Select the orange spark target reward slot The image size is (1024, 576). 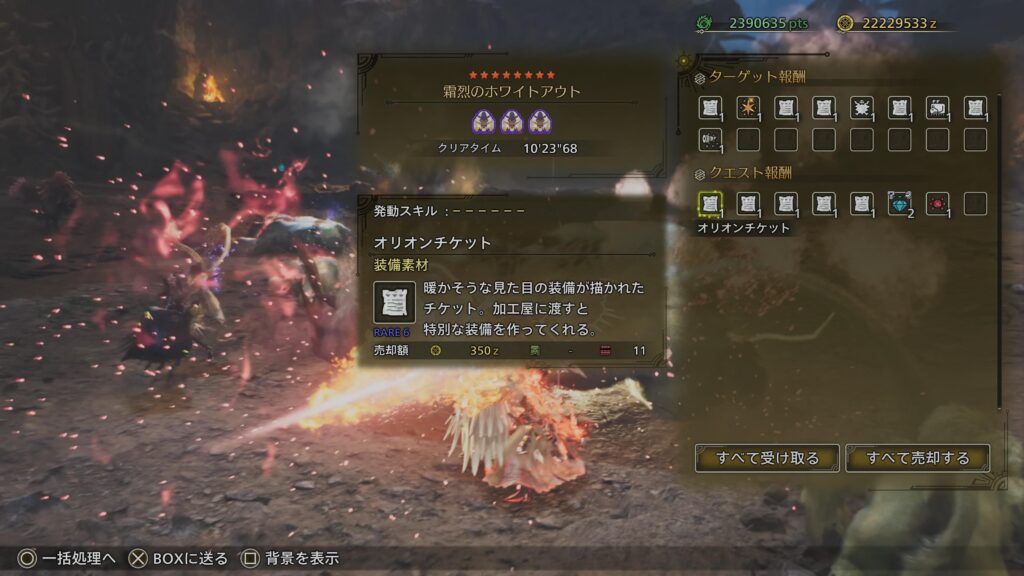(x=748, y=108)
